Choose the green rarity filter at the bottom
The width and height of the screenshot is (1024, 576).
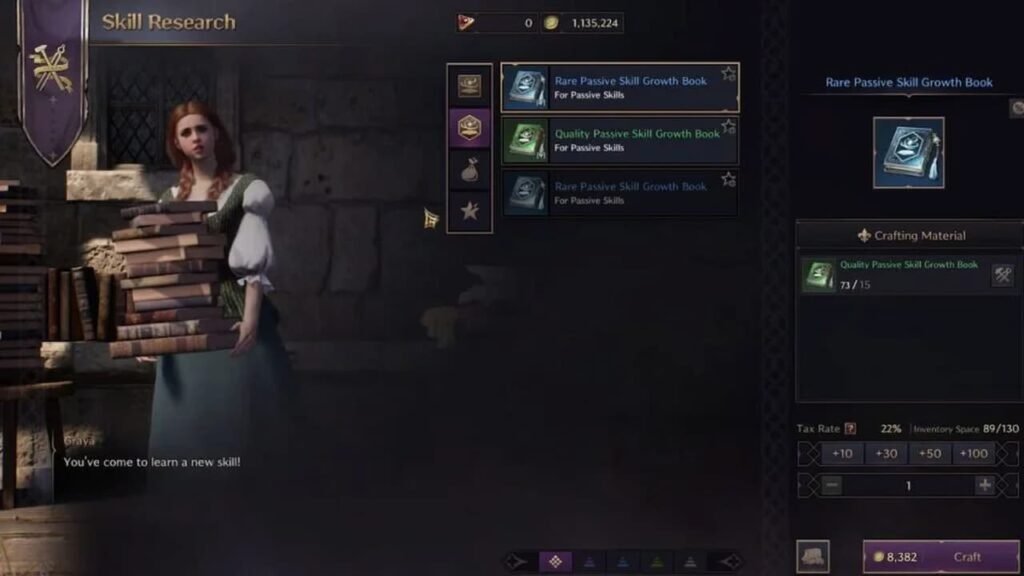[x=657, y=561]
